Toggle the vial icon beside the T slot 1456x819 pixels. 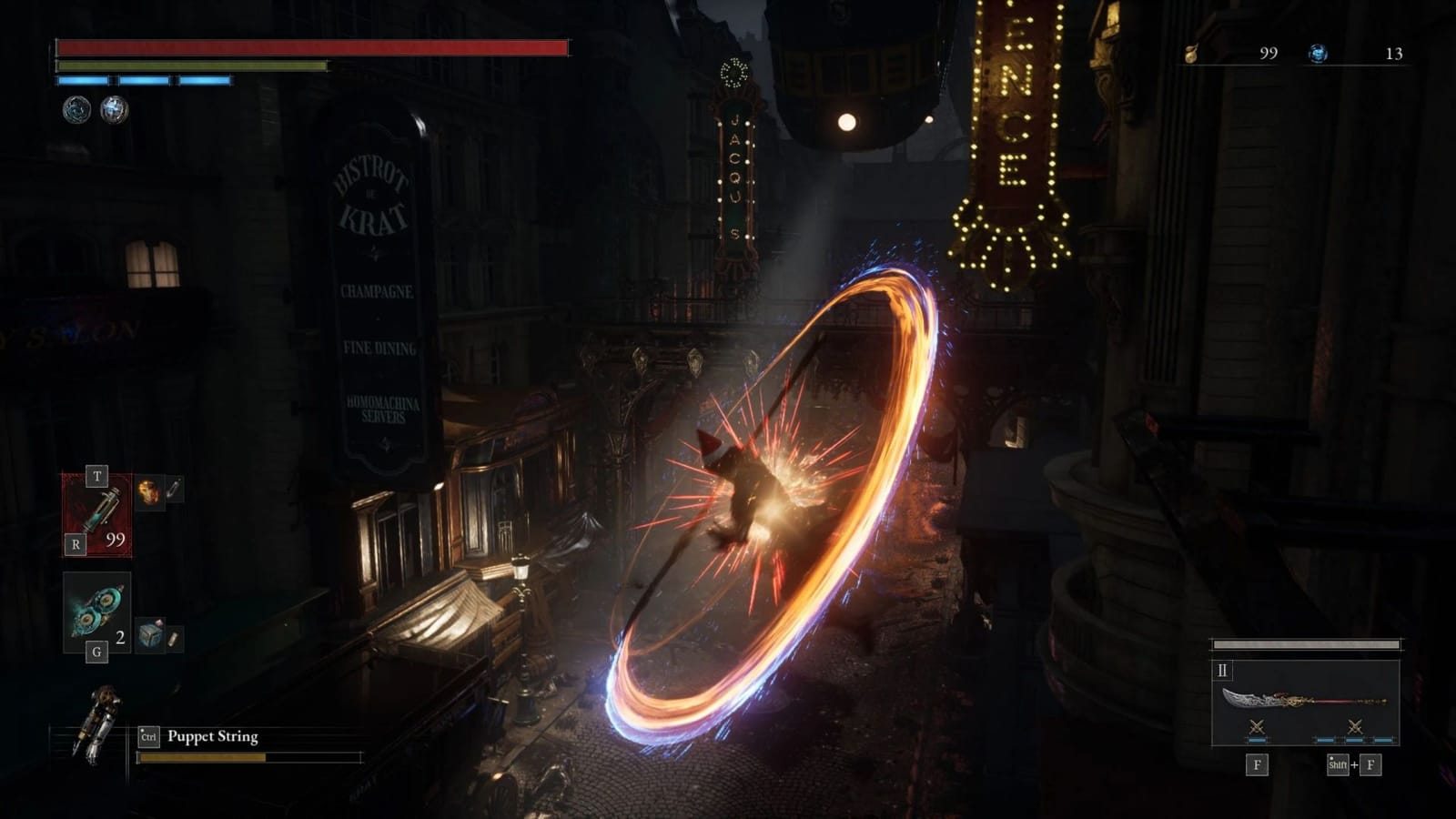tap(173, 489)
